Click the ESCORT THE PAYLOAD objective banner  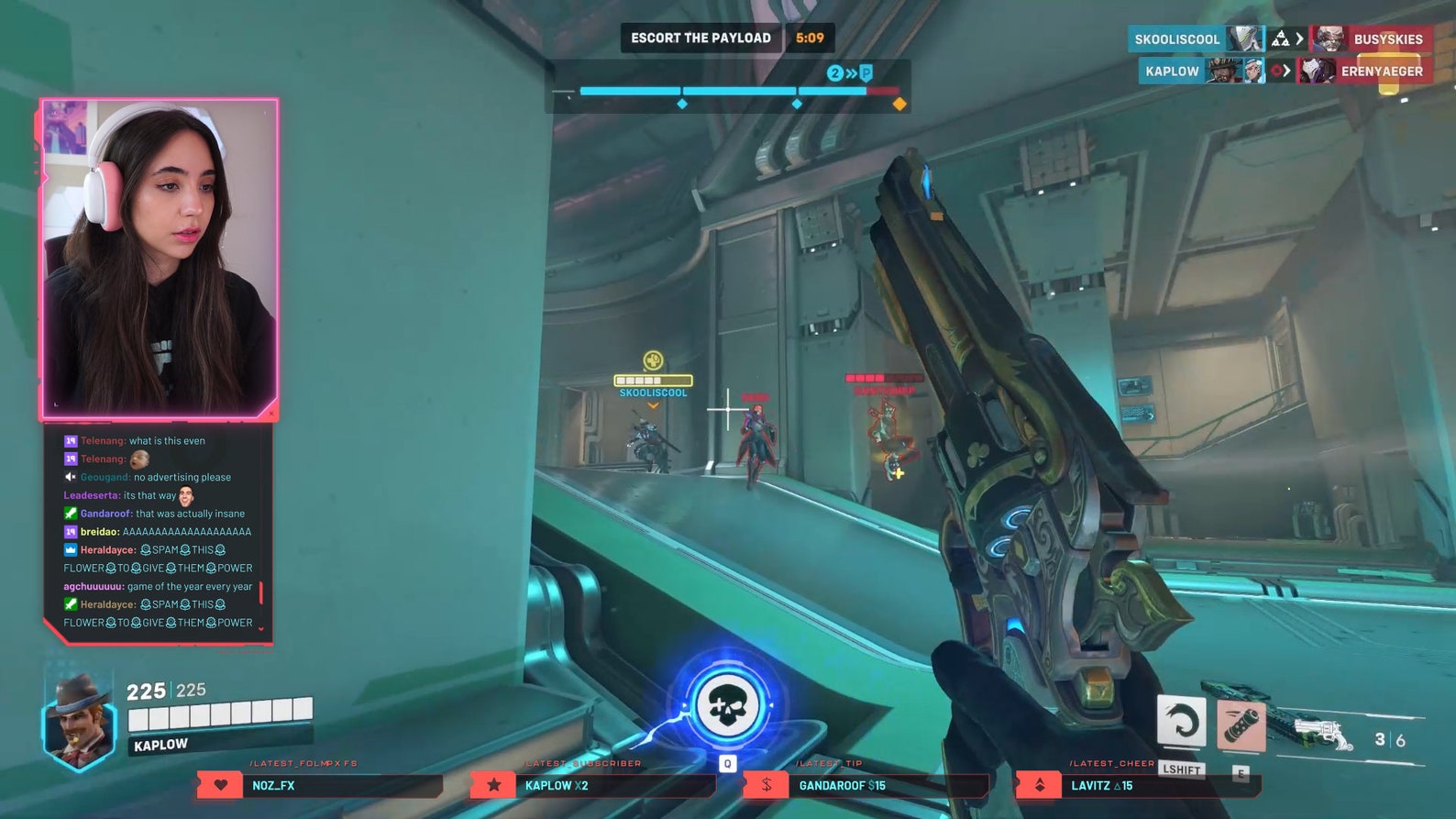pos(700,38)
